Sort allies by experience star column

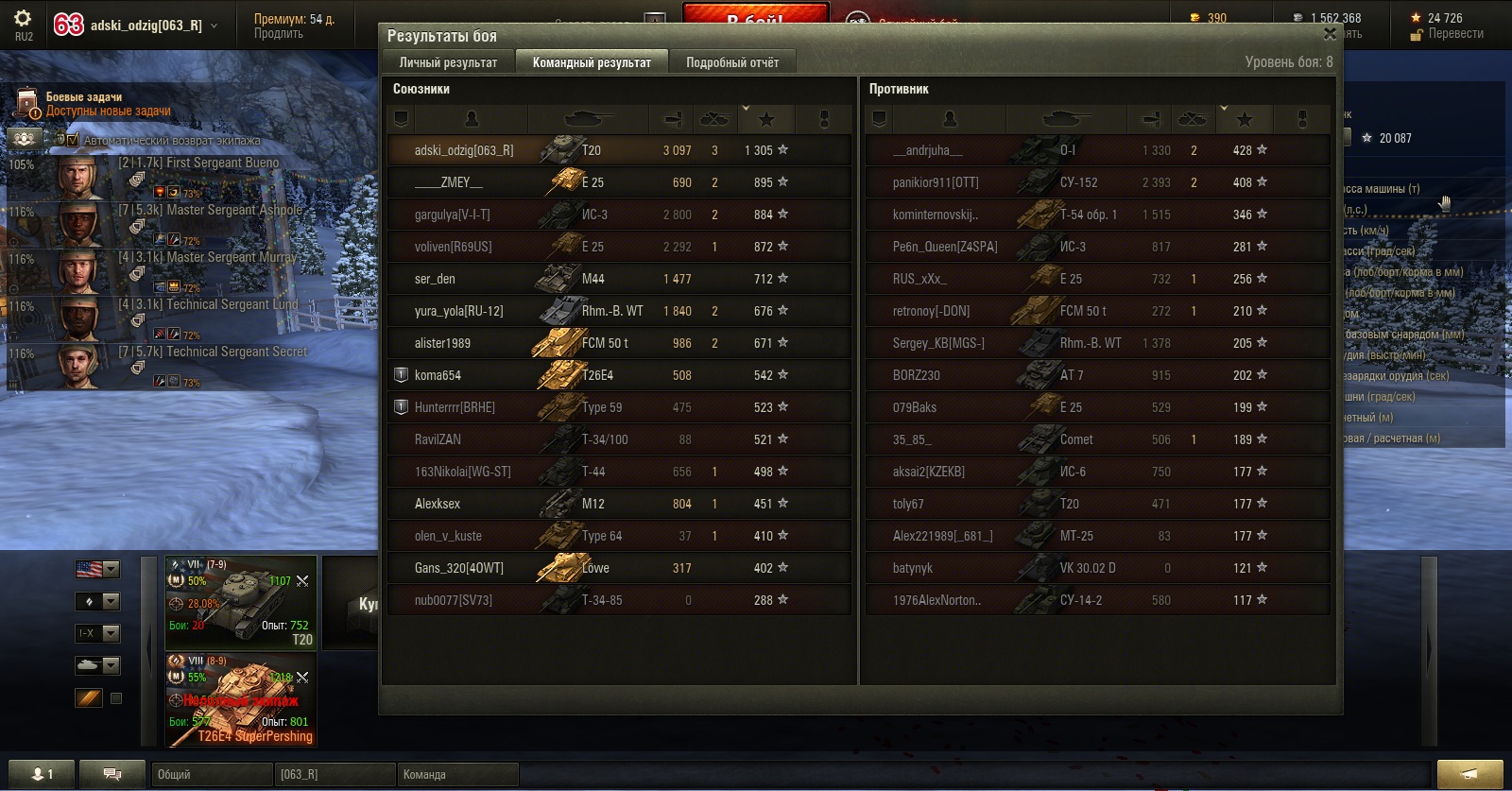pyautogui.click(x=766, y=119)
